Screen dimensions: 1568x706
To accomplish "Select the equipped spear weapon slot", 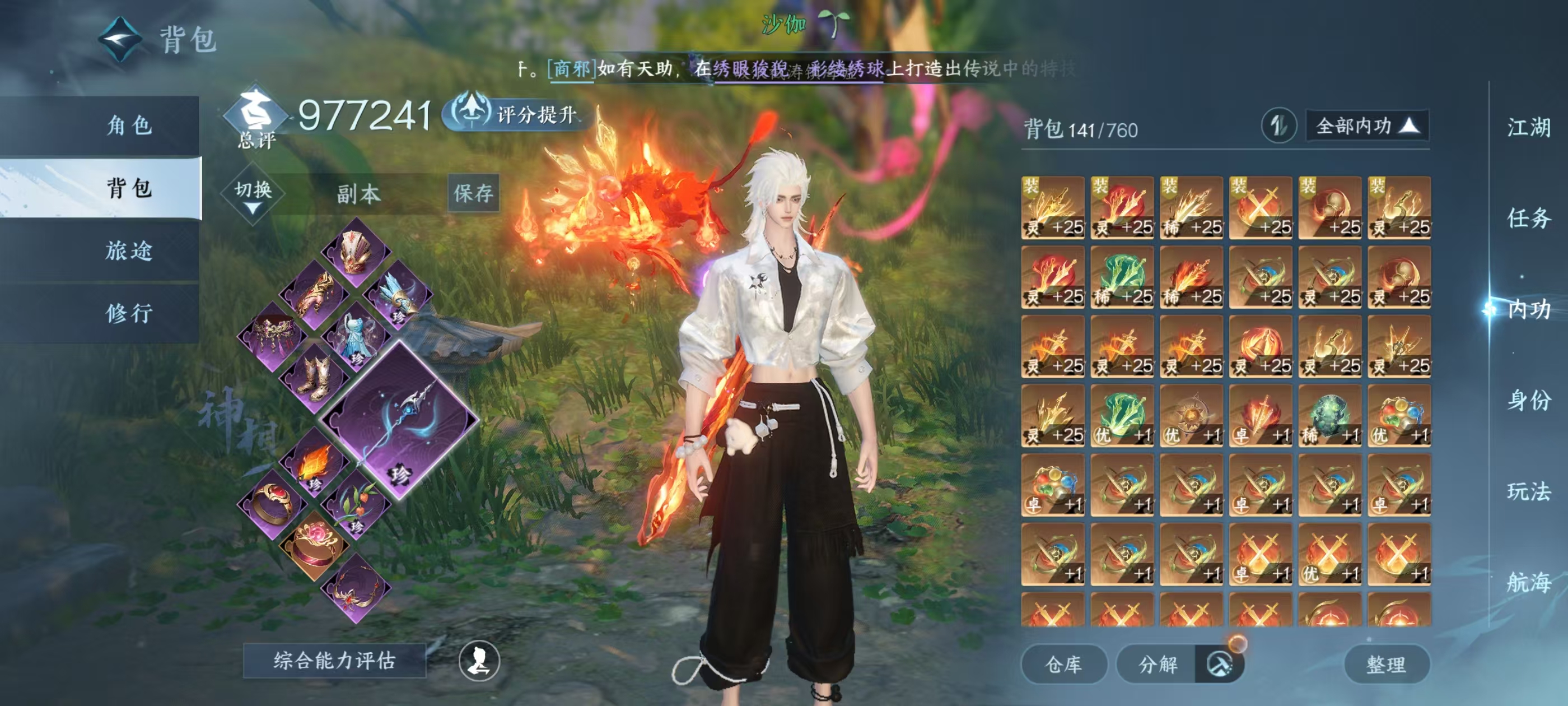I will pyautogui.click(x=400, y=420).
